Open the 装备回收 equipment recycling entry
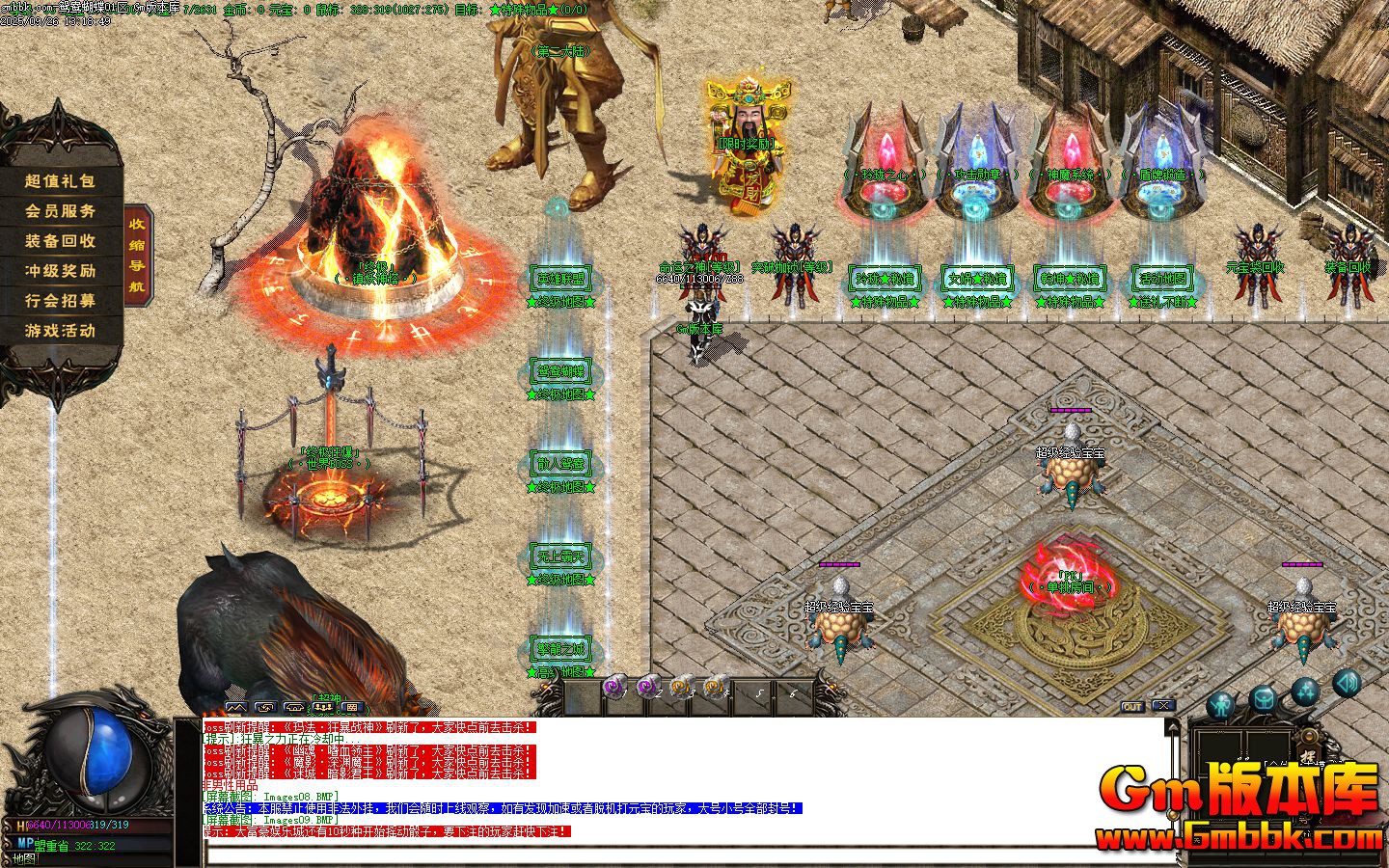The image size is (1389, 868). [60, 241]
